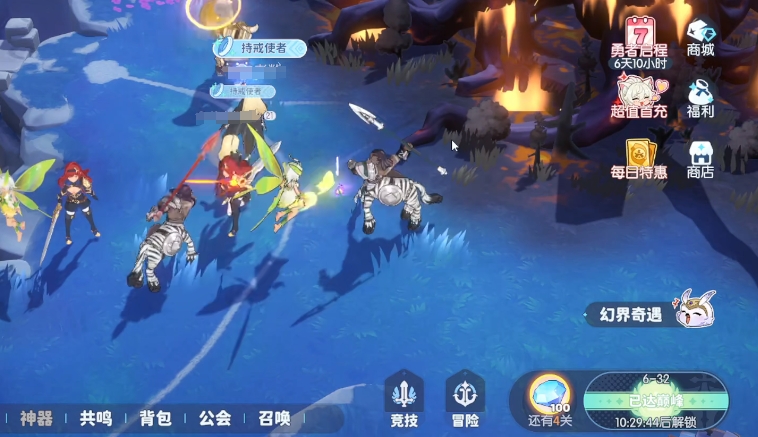The height and width of the screenshot is (437, 758).
Task: Open the 商店 shop
Action: pyautogui.click(x=701, y=158)
